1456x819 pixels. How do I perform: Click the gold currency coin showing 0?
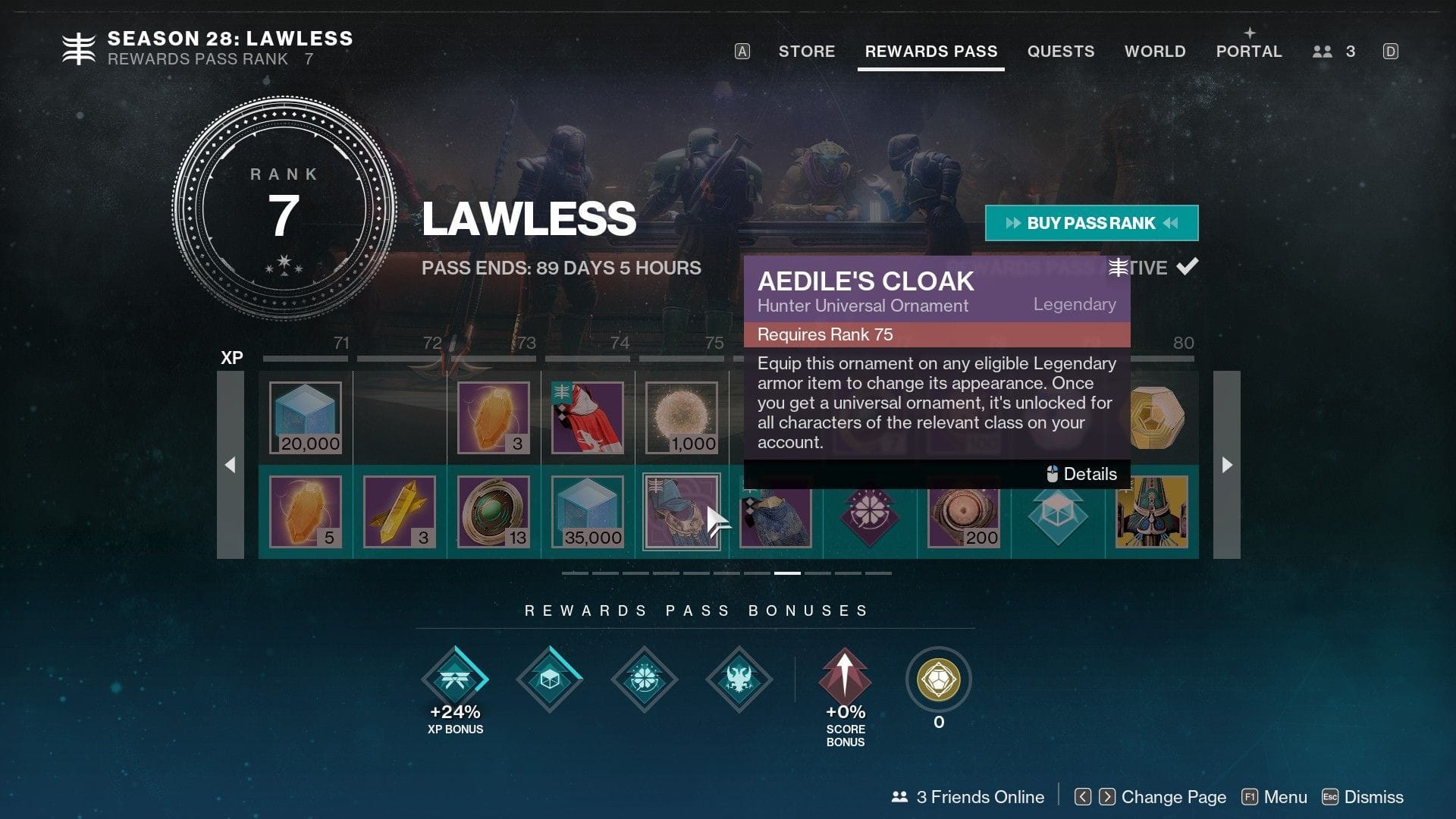pyautogui.click(x=938, y=680)
